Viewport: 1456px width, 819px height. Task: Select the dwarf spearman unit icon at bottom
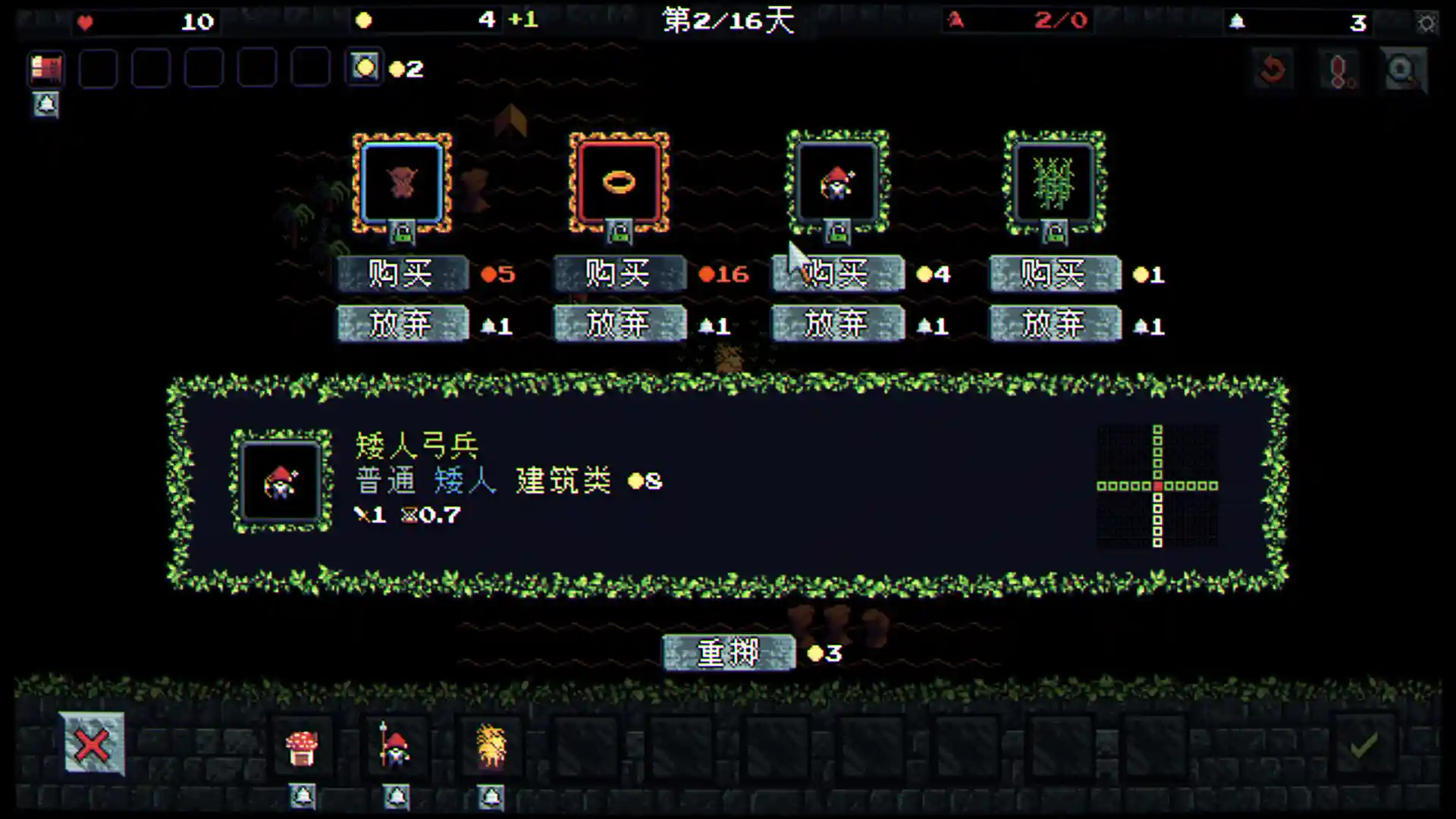pos(397,746)
